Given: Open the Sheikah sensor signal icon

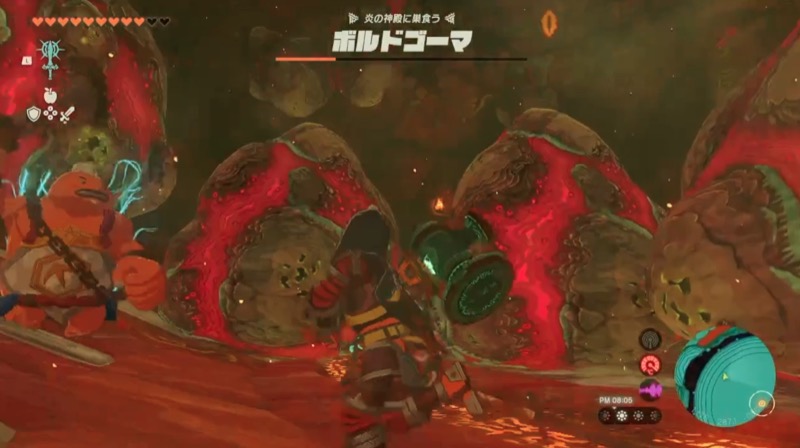Looking at the screenshot, I should (x=649, y=339).
